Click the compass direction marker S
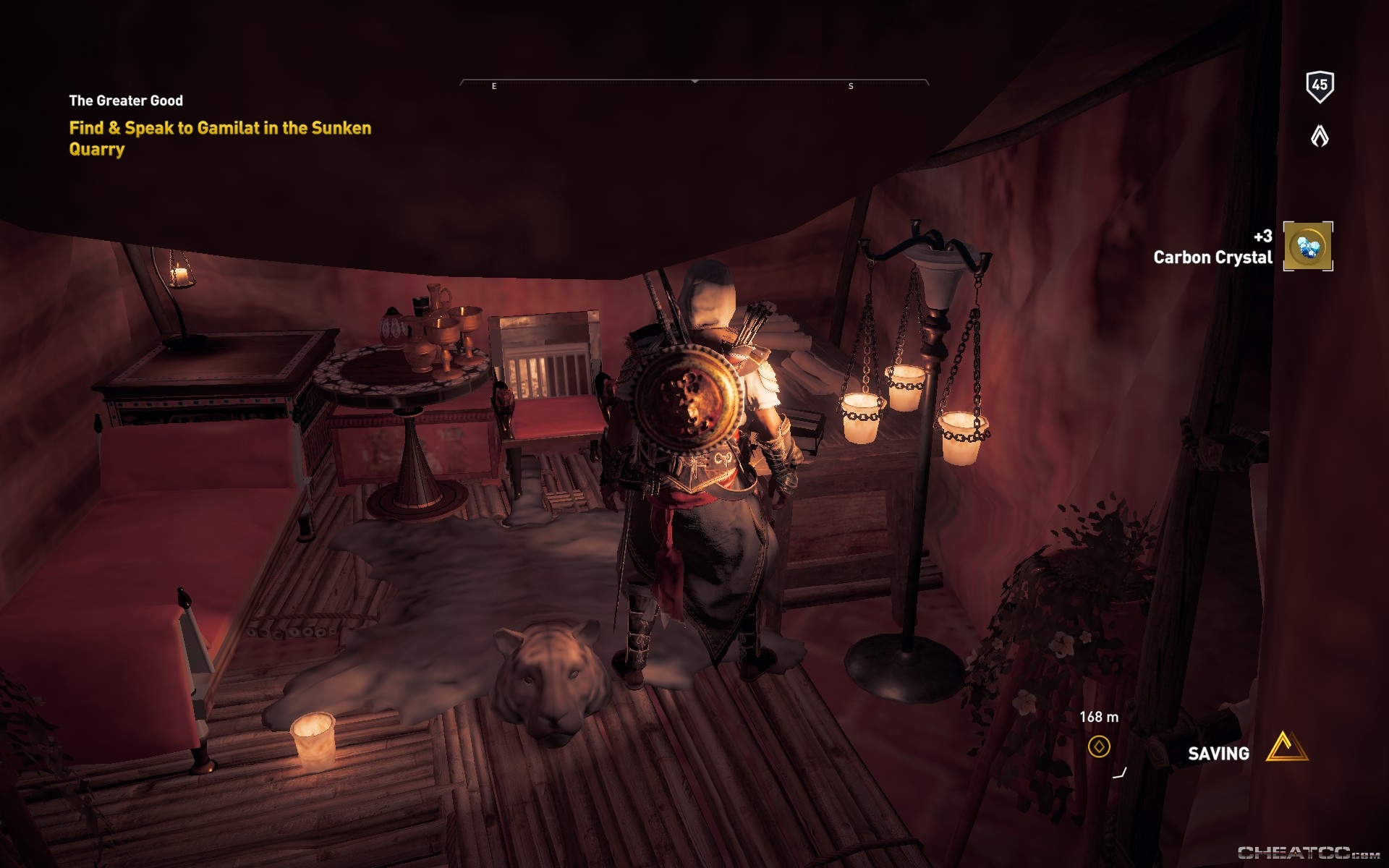This screenshot has width=1389, height=868. (851, 85)
